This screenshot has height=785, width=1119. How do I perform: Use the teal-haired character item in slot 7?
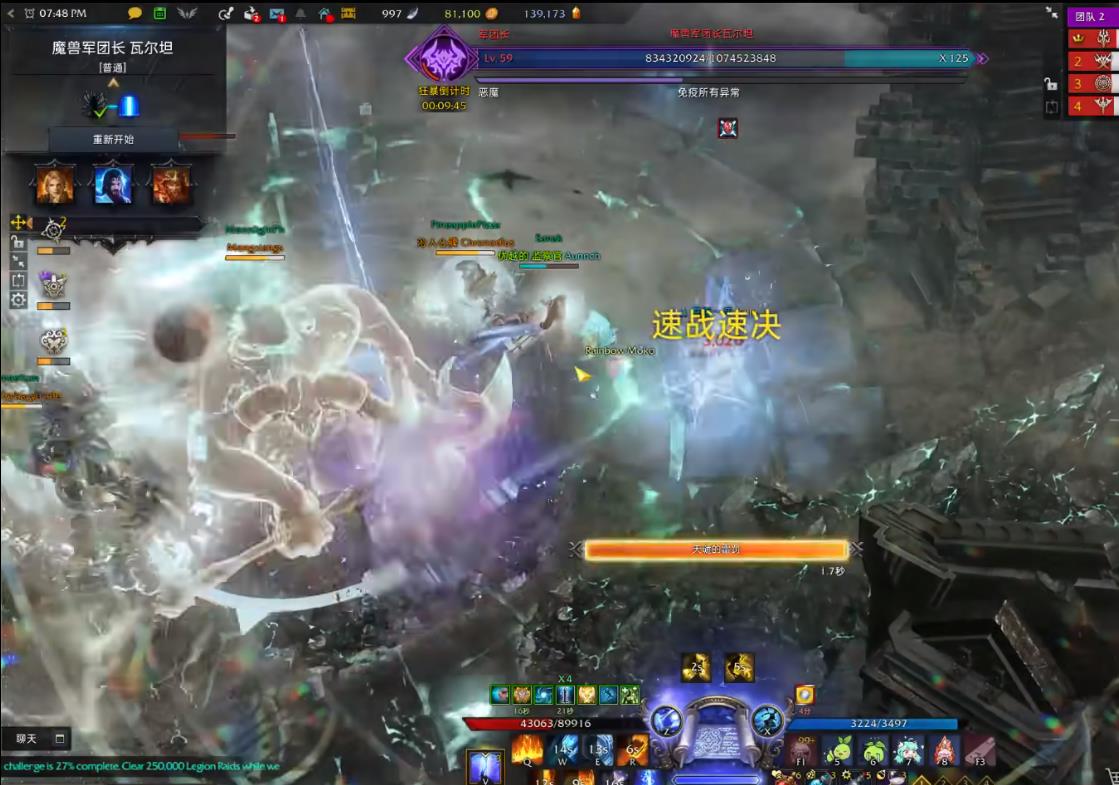click(x=908, y=749)
